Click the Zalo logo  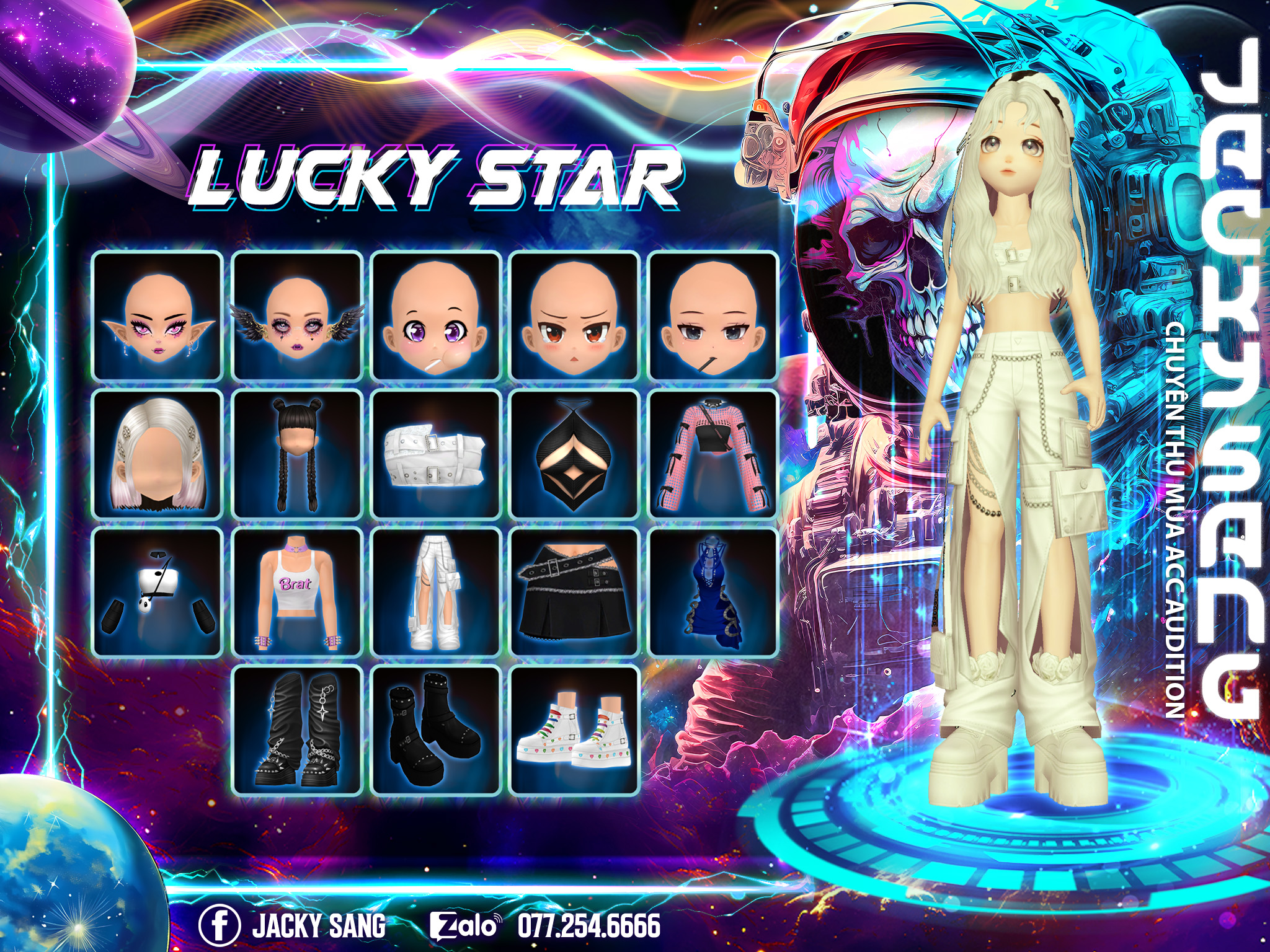click(465, 925)
